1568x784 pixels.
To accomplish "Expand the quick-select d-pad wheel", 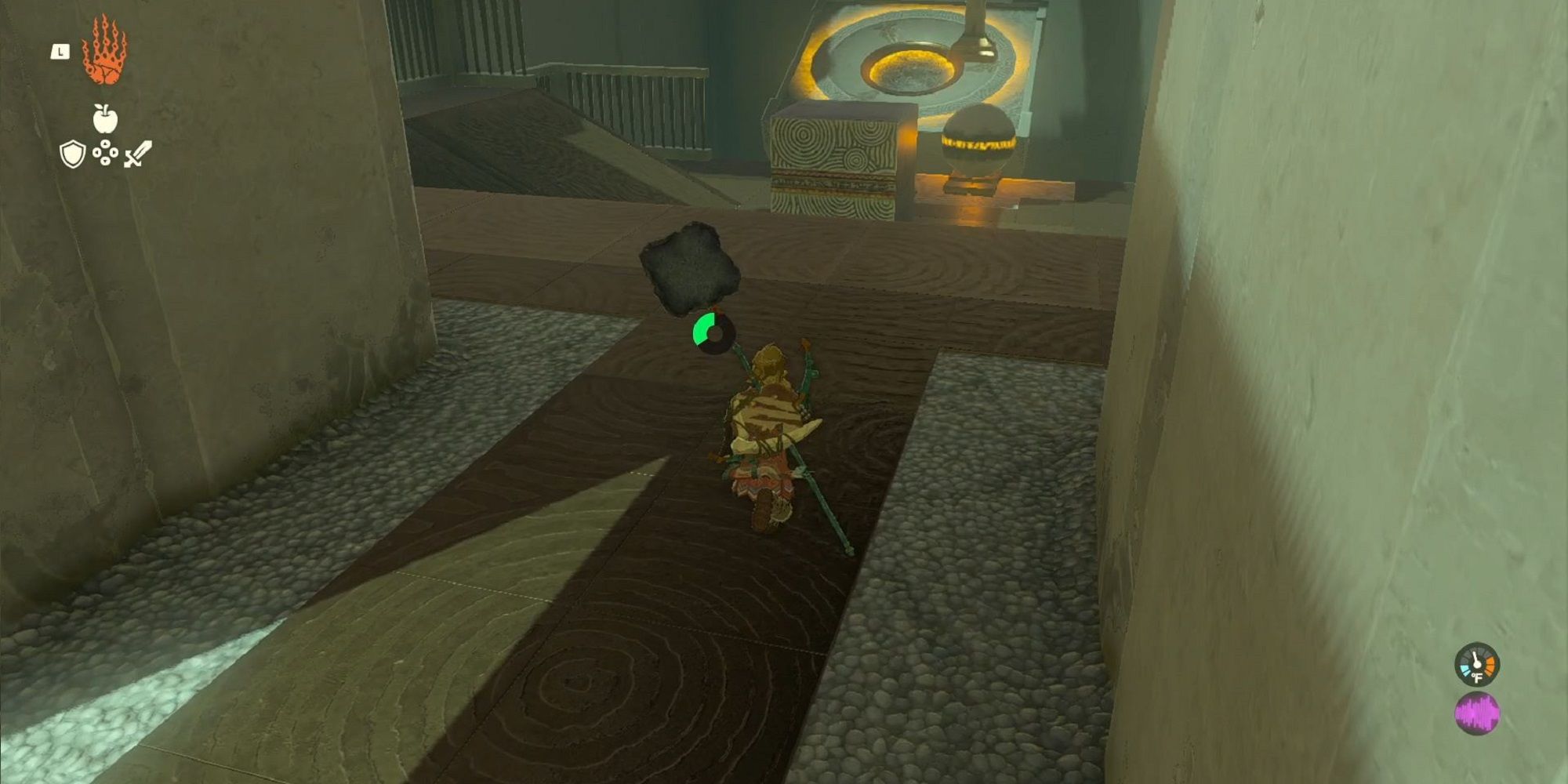I will point(104,154).
